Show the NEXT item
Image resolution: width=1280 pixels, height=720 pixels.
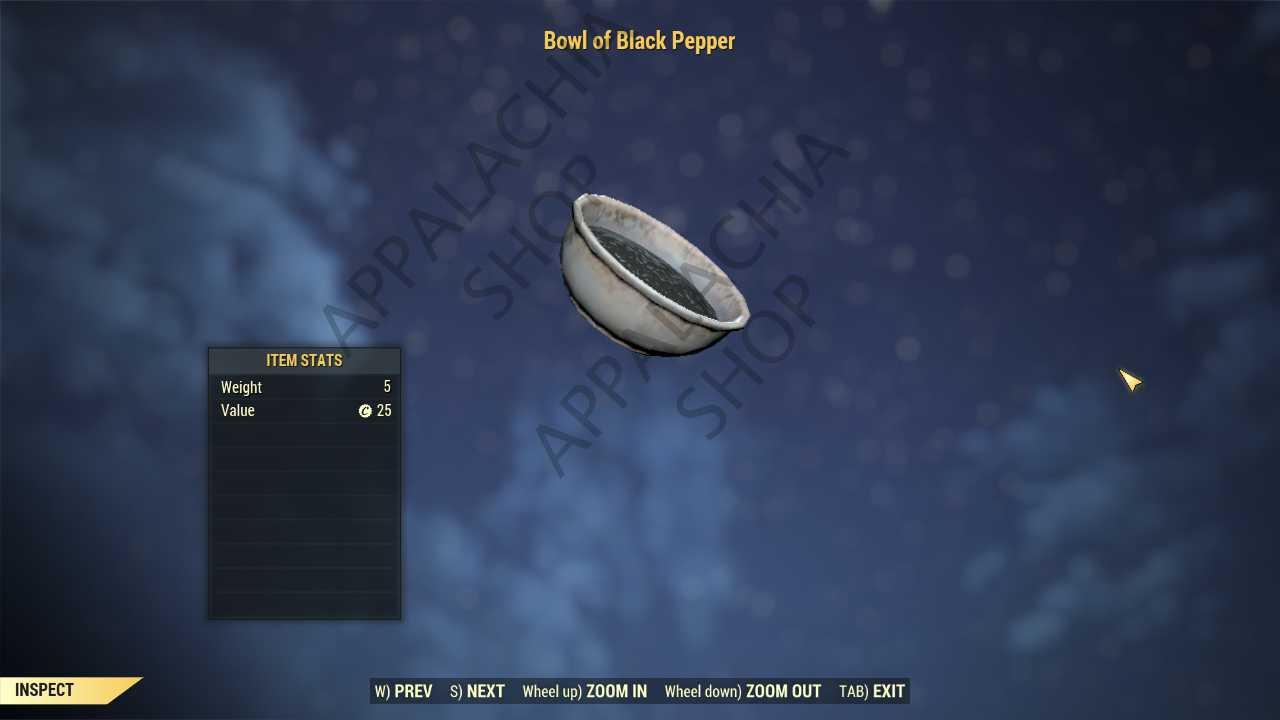coord(478,691)
